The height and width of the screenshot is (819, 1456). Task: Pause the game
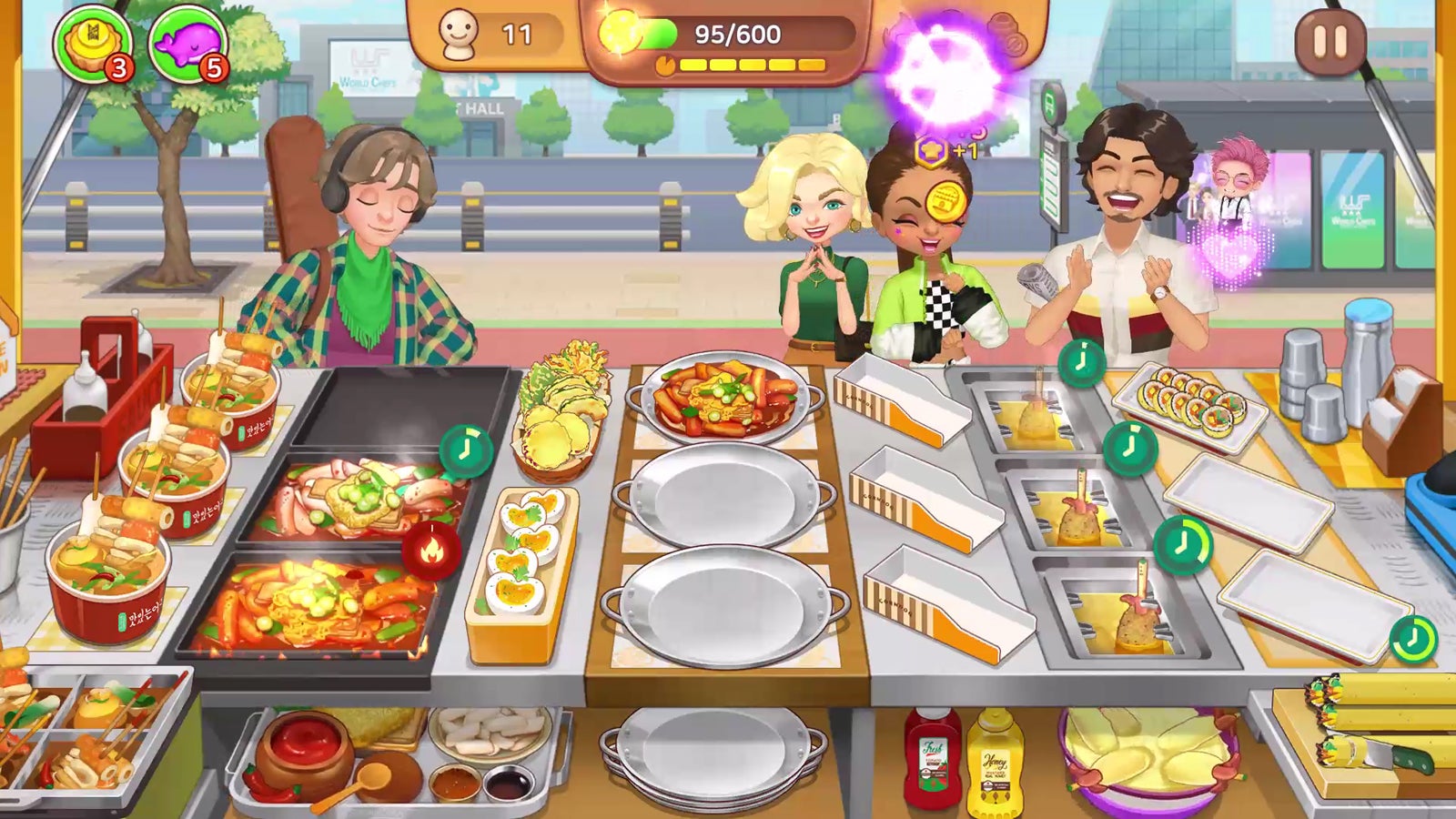(1330, 42)
